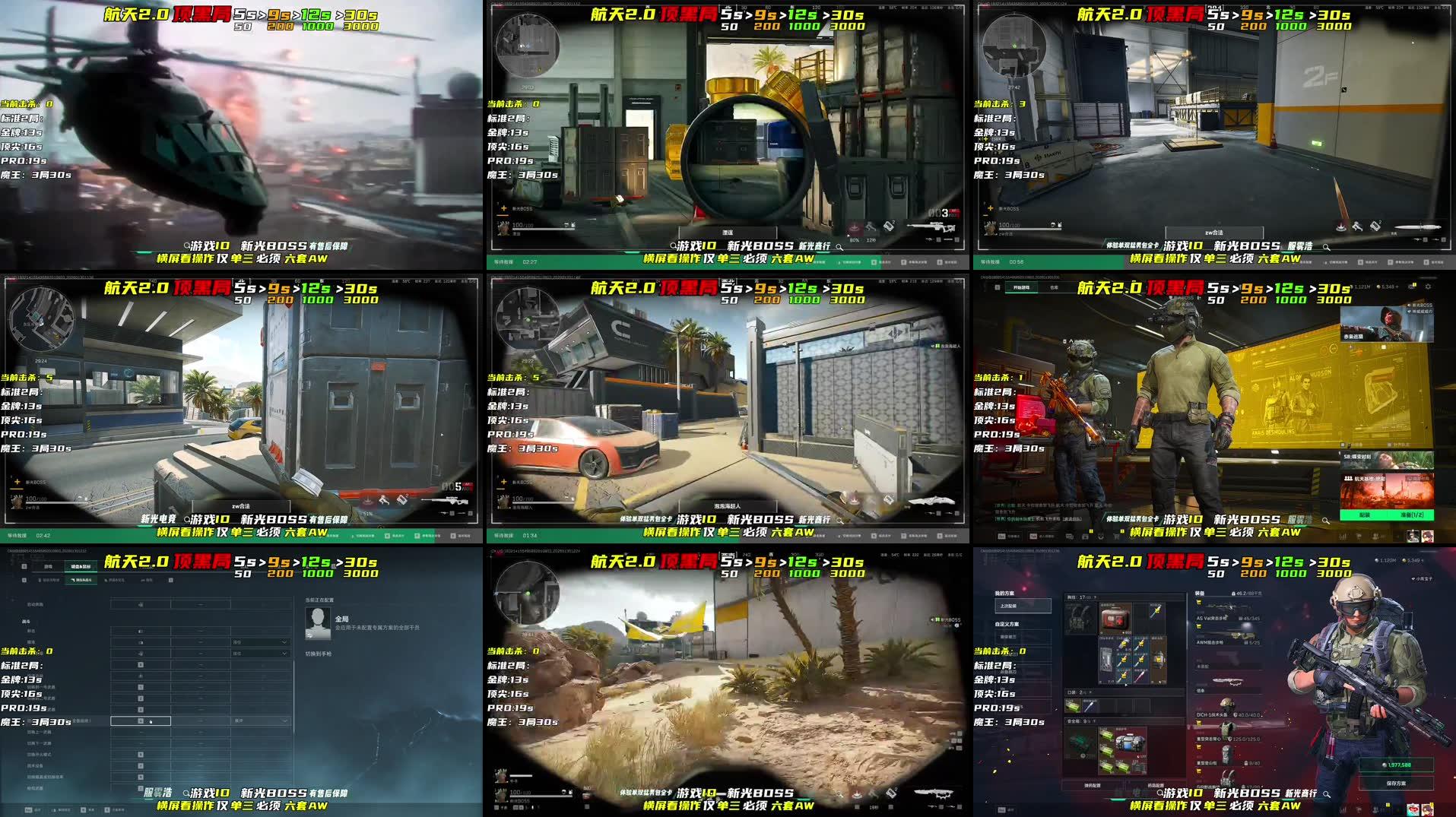
Task: Click the currency coin icon showing 1.121M
Action: [1352, 287]
